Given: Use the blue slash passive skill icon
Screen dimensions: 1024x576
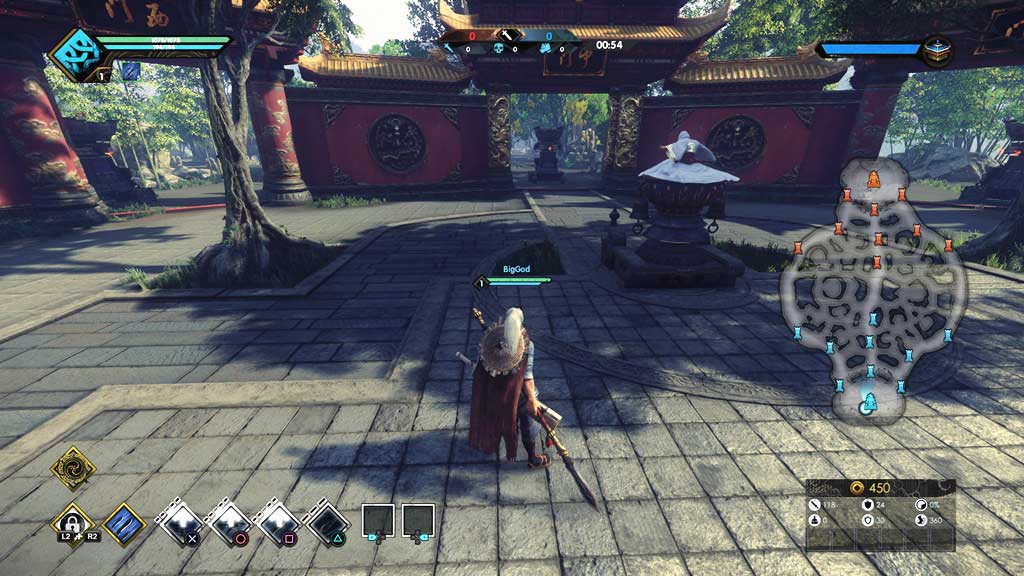Looking at the screenshot, I should click(x=124, y=523).
